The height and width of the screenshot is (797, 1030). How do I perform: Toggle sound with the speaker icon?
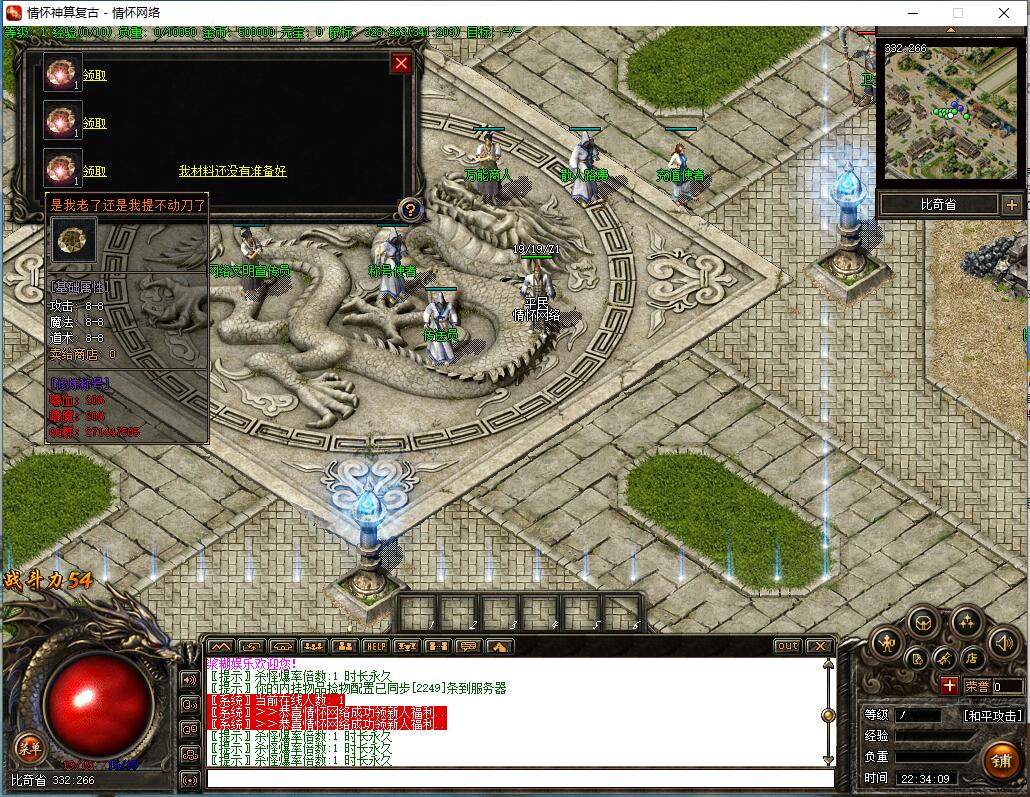(1002, 644)
